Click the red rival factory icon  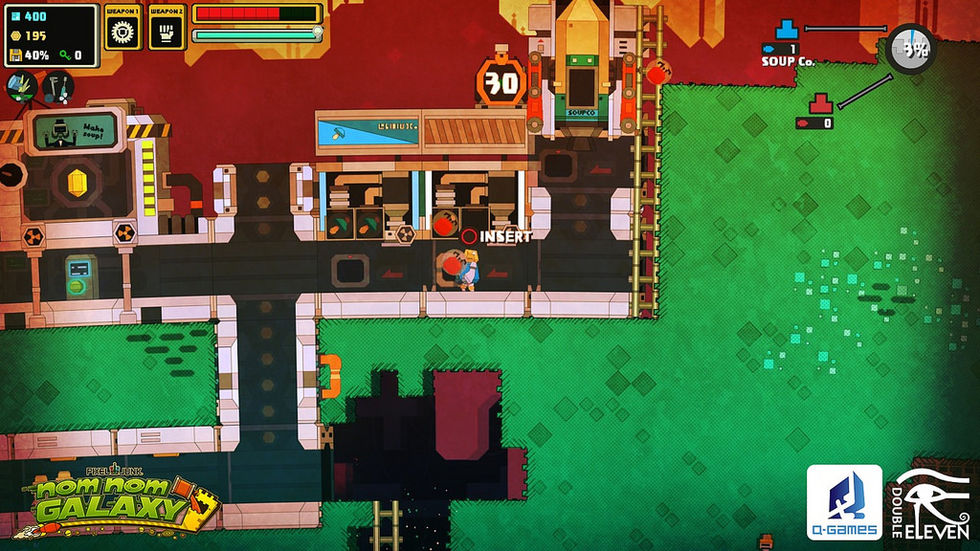point(821,102)
